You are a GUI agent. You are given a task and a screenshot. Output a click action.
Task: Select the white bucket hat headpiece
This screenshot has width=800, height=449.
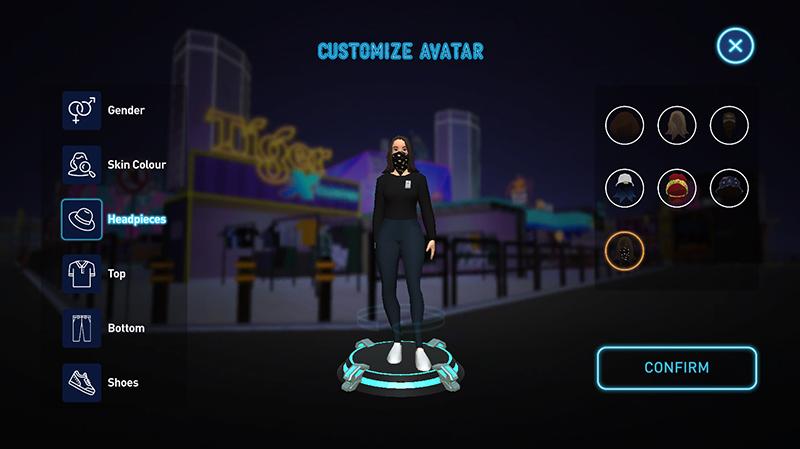624,187
